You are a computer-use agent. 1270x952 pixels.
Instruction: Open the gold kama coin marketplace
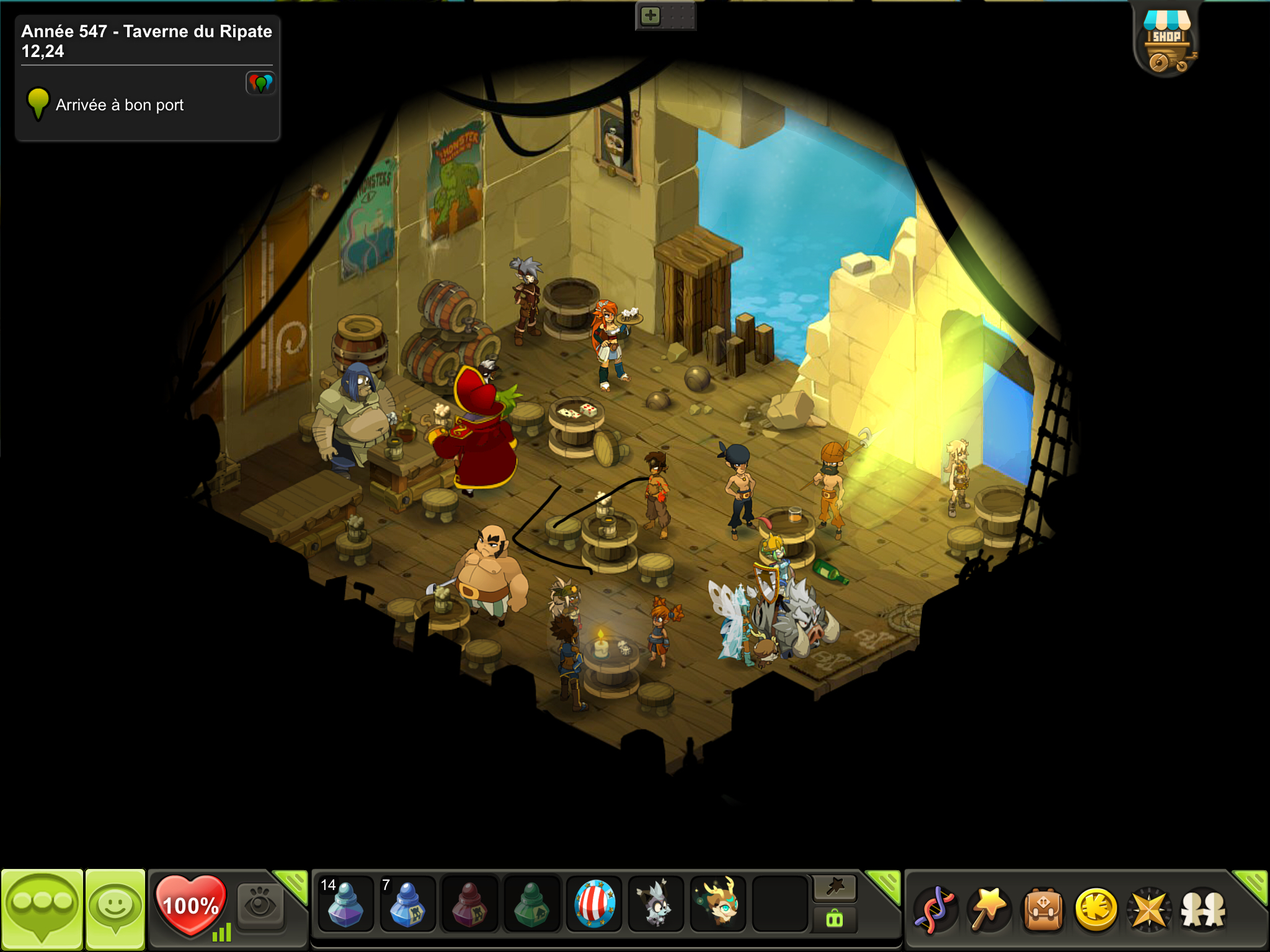pyautogui.click(x=1096, y=910)
